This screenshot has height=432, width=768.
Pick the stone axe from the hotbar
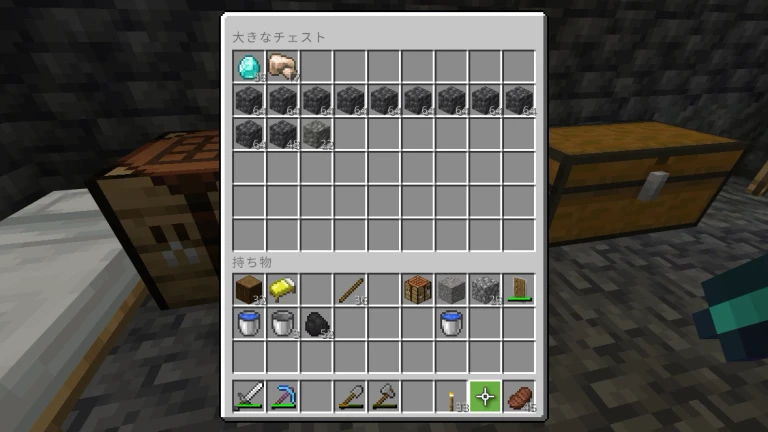coord(384,397)
